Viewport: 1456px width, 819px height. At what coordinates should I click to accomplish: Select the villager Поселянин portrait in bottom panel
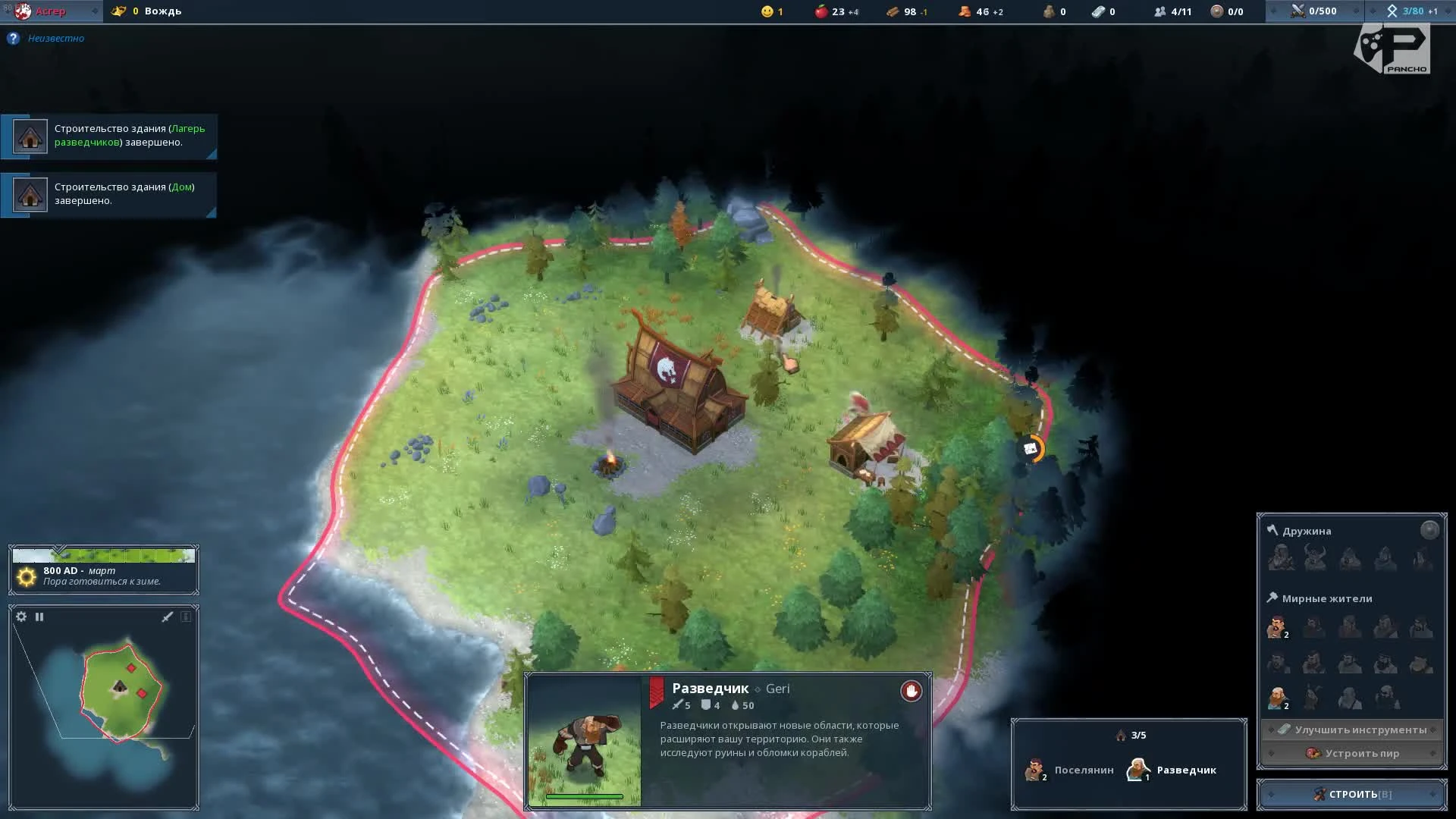pyautogui.click(x=1034, y=769)
